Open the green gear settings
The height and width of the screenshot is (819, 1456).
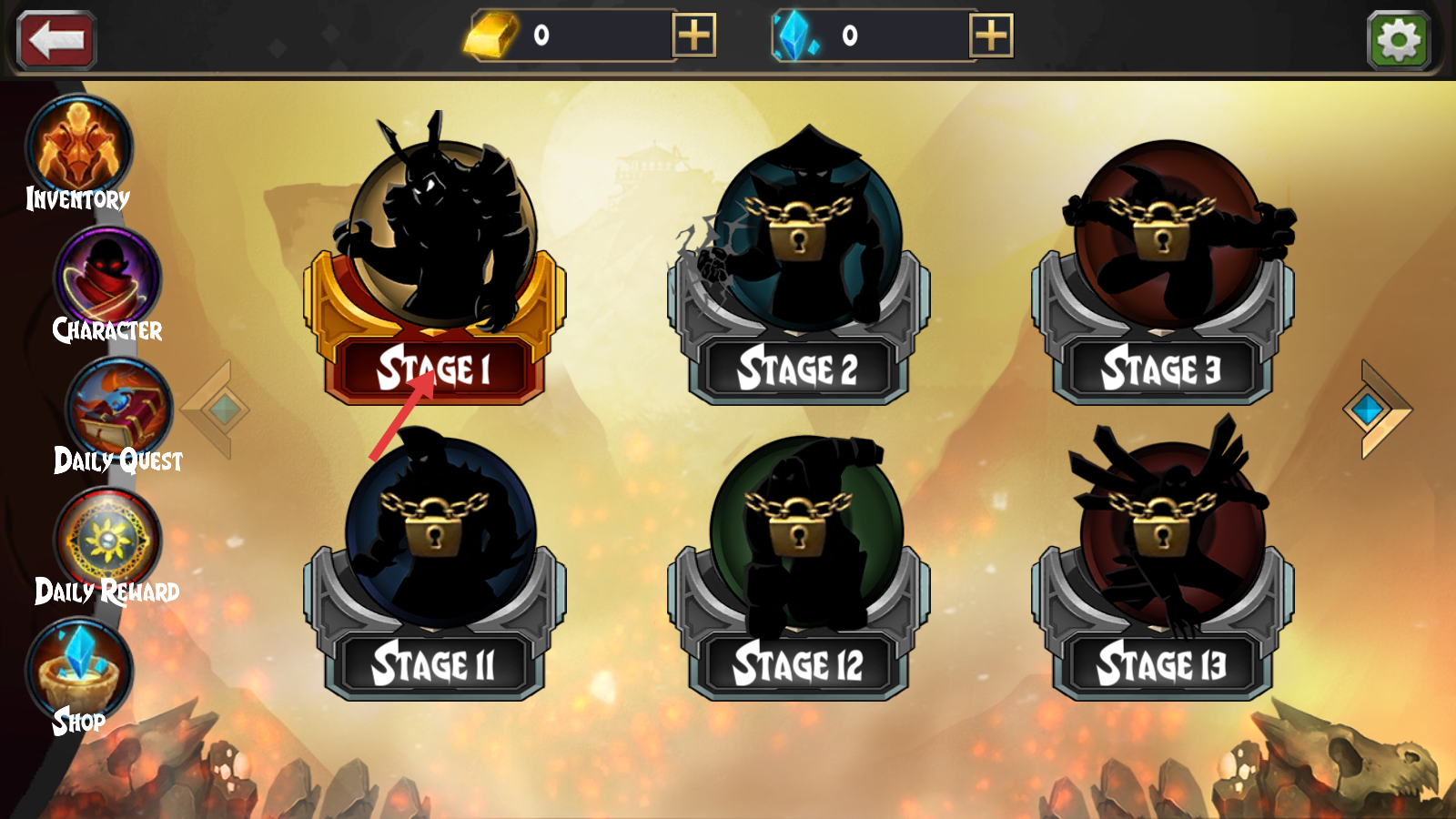[1398, 40]
